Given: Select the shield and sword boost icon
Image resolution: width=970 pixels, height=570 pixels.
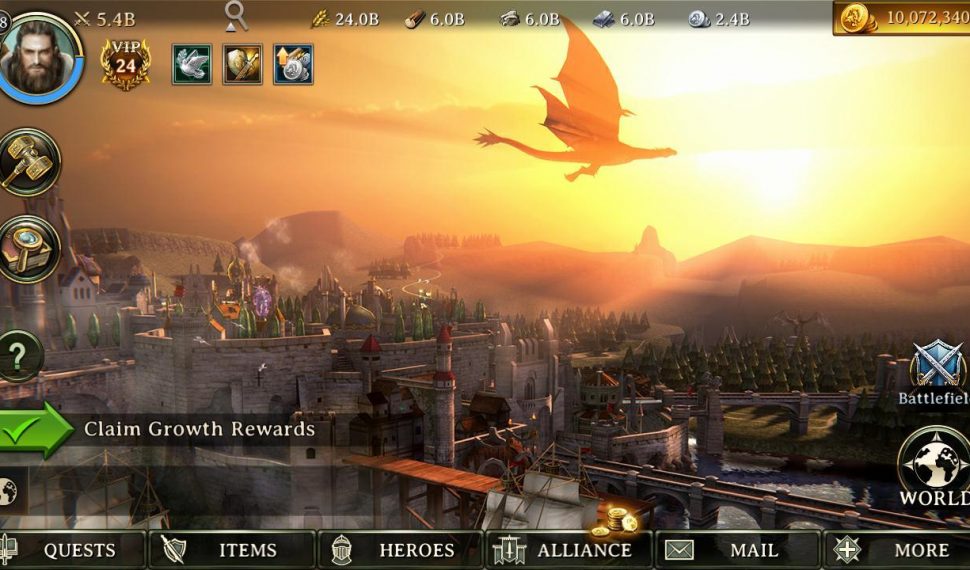Looking at the screenshot, I should coord(242,64).
